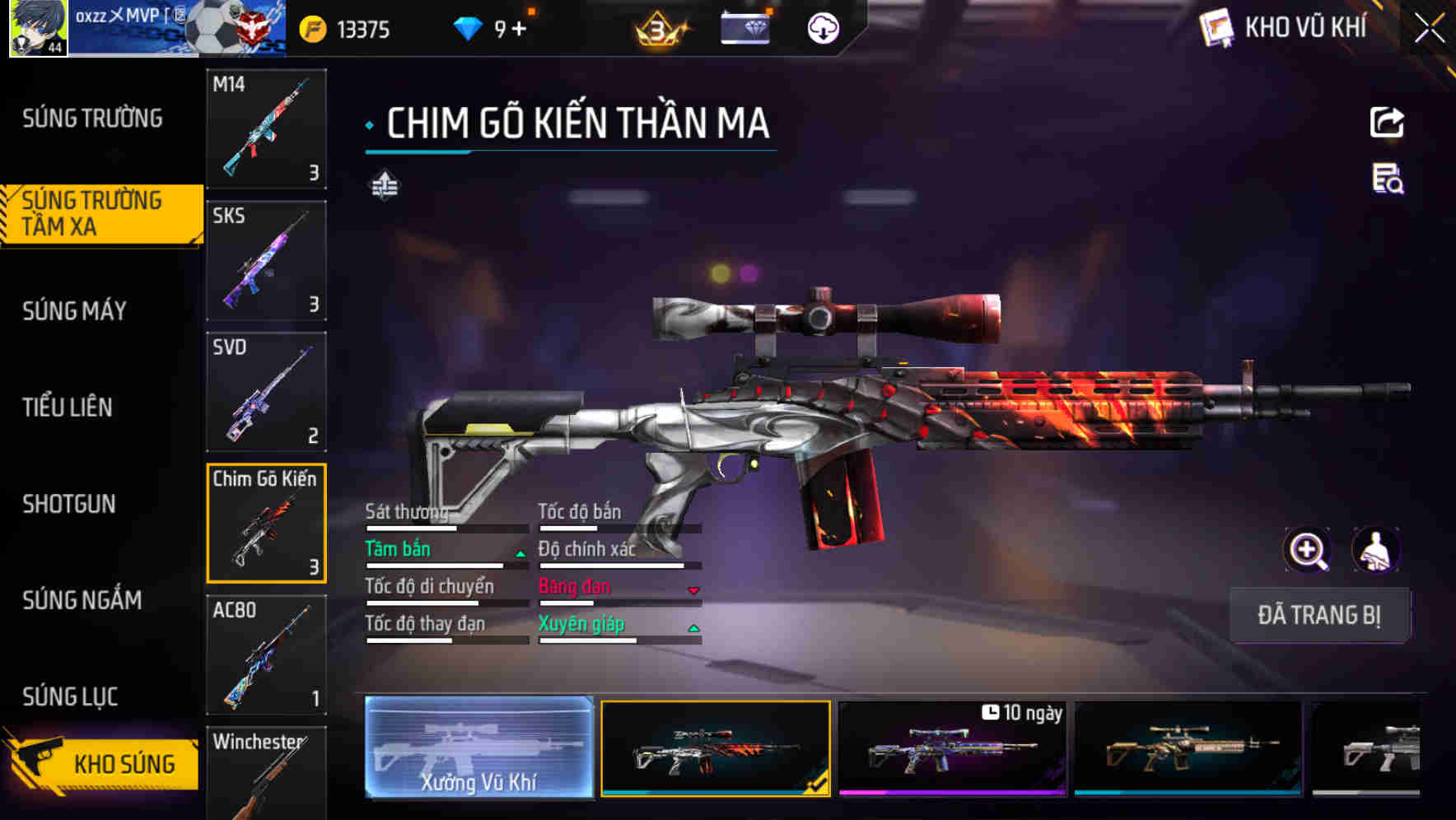Preview skin on character icon
Viewport: 1456px width, 820px height.
click(x=1375, y=550)
